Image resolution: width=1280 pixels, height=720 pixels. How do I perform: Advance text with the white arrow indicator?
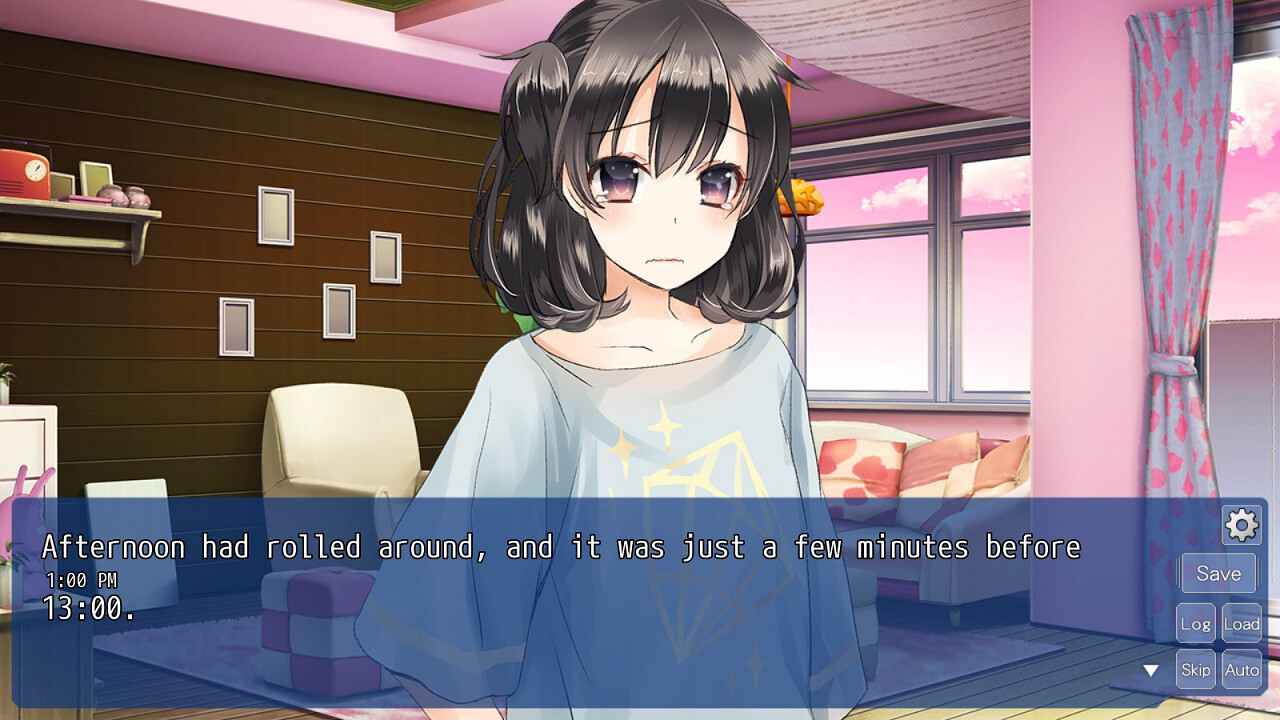pos(1151,670)
